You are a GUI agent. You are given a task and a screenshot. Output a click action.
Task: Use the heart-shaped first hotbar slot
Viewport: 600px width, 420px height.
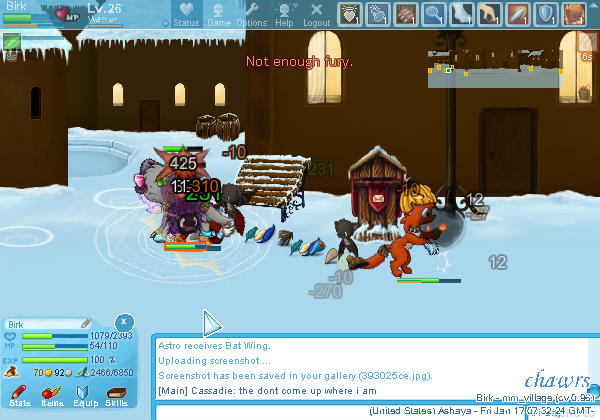[349, 14]
